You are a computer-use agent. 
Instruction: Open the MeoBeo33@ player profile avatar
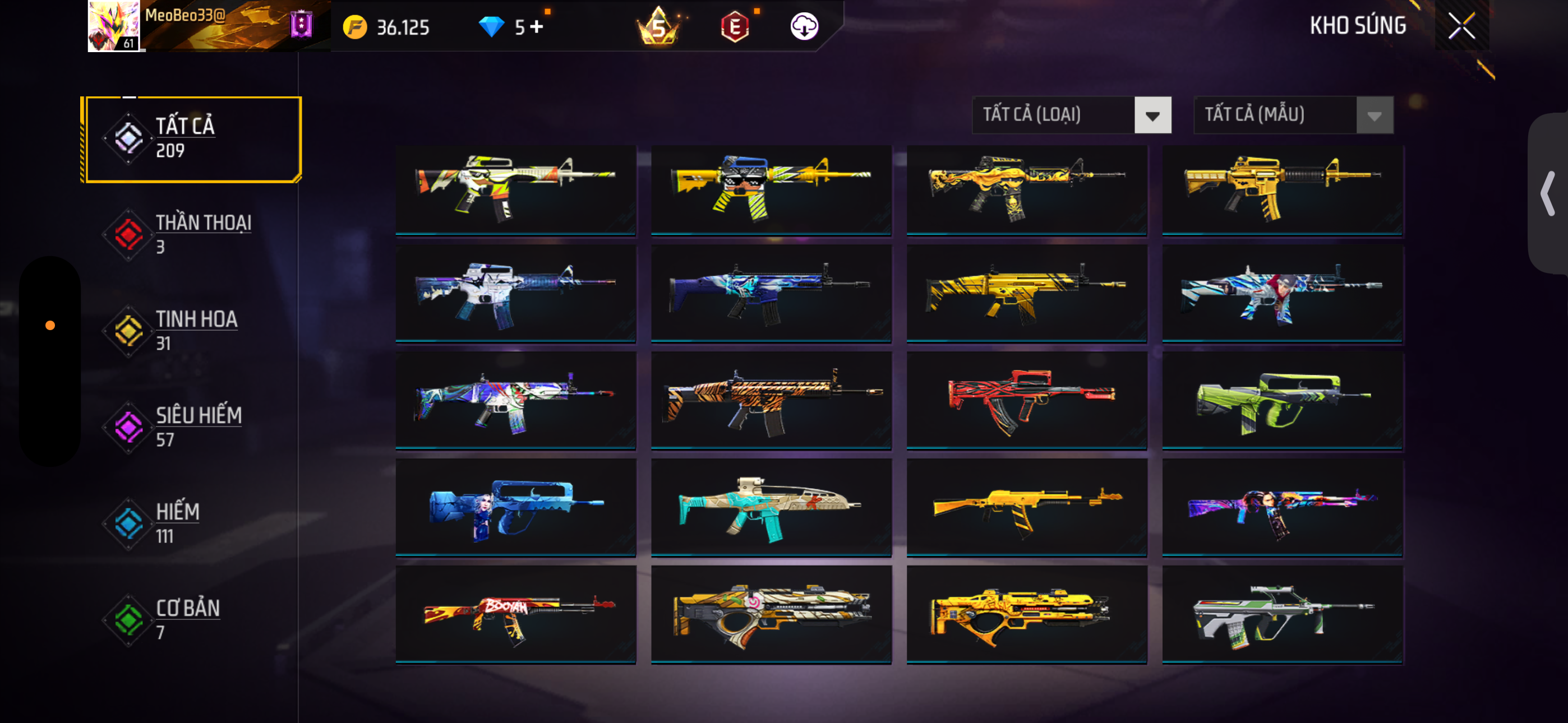[114, 26]
